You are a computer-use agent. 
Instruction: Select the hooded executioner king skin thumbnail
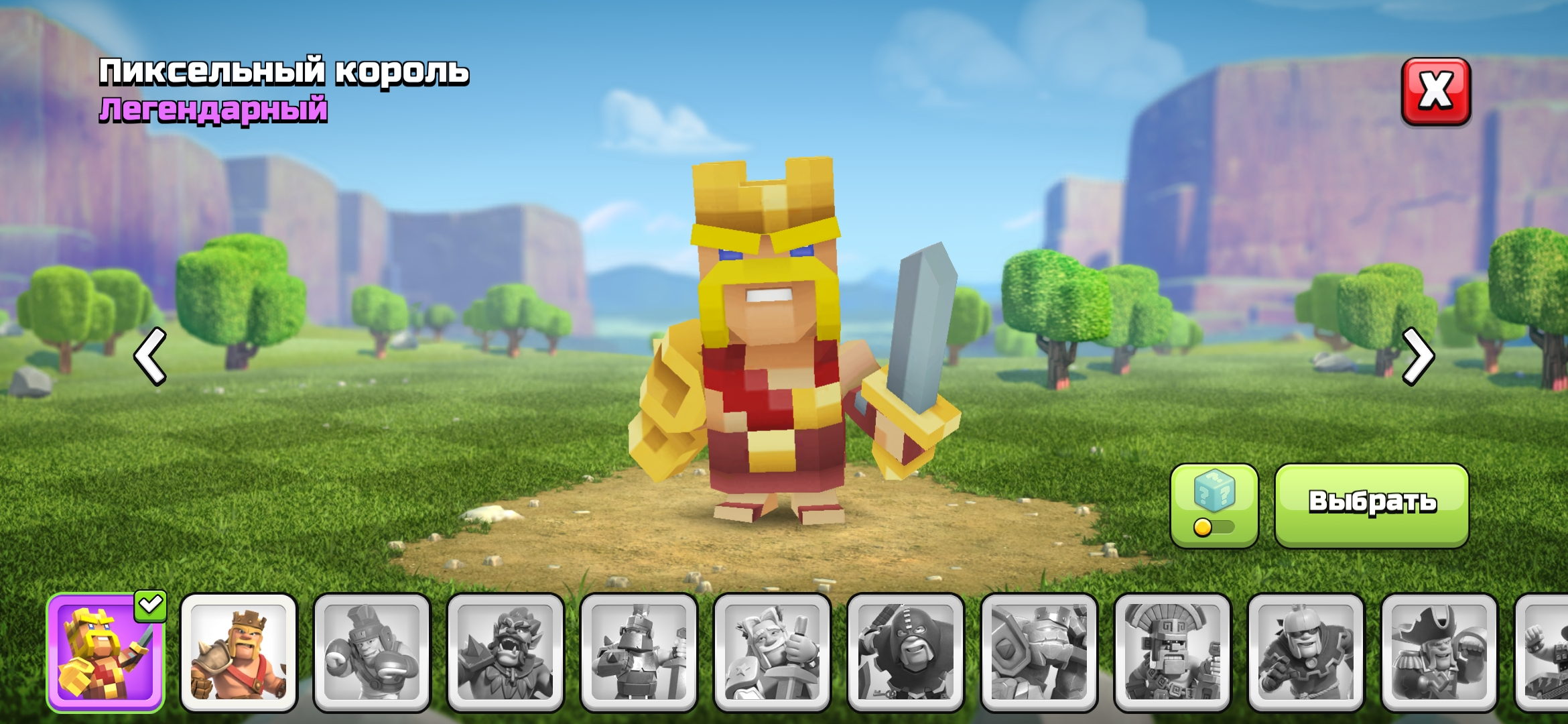905,652
